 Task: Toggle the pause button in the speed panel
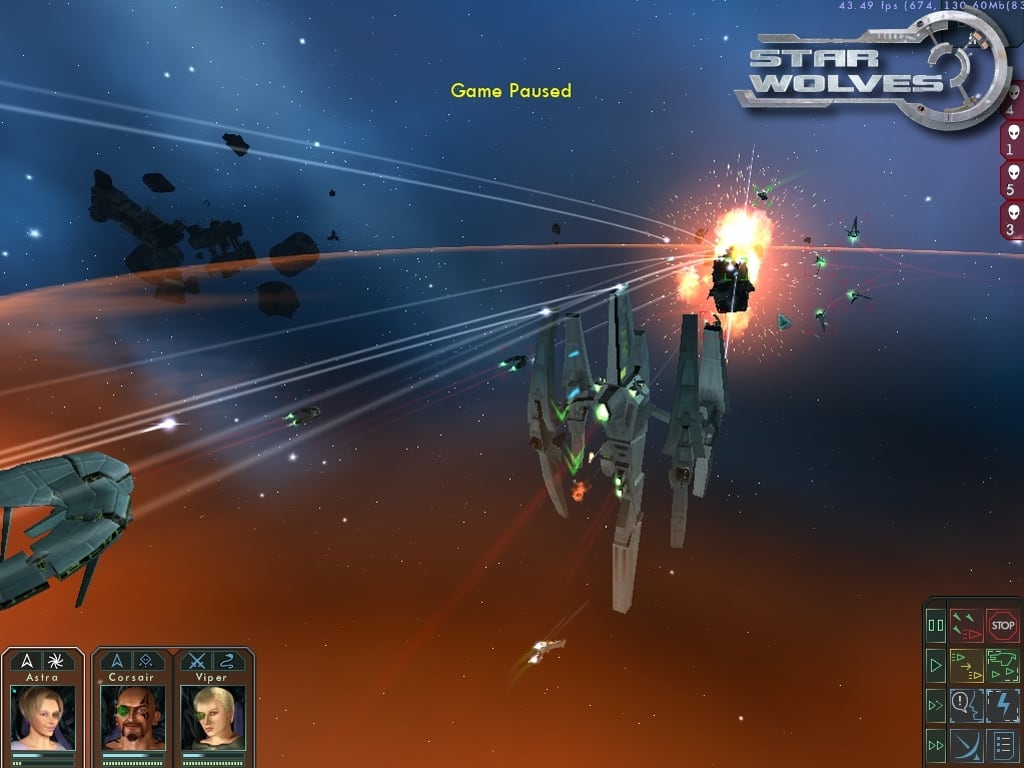(936, 626)
